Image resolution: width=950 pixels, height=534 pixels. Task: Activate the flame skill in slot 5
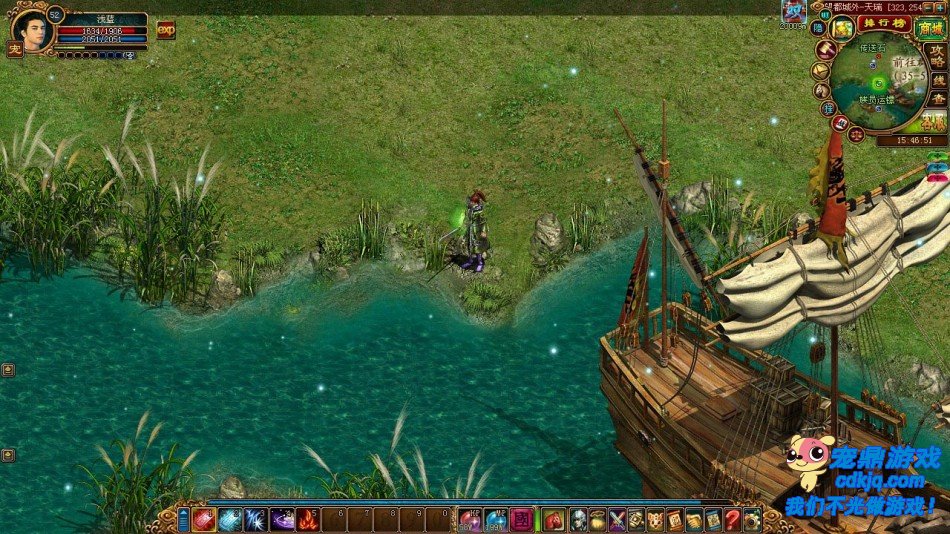(307, 520)
